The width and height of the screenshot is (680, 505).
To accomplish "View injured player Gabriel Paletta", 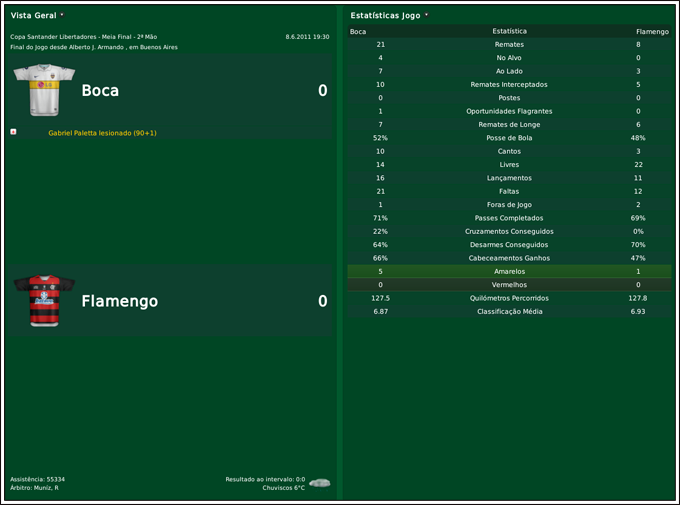I will click(x=102, y=133).
